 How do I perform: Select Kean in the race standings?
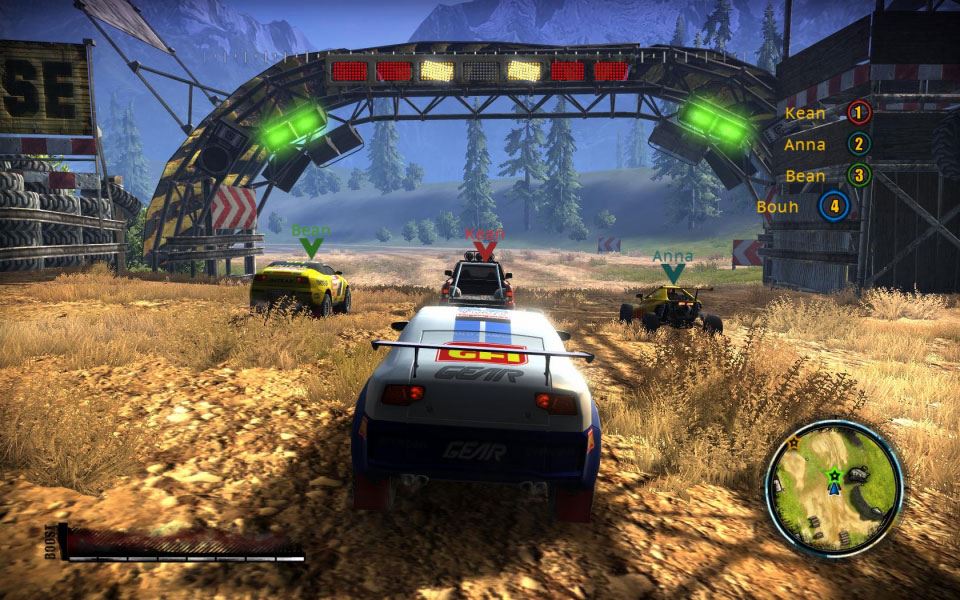pyautogui.click(x=827, y=113)
